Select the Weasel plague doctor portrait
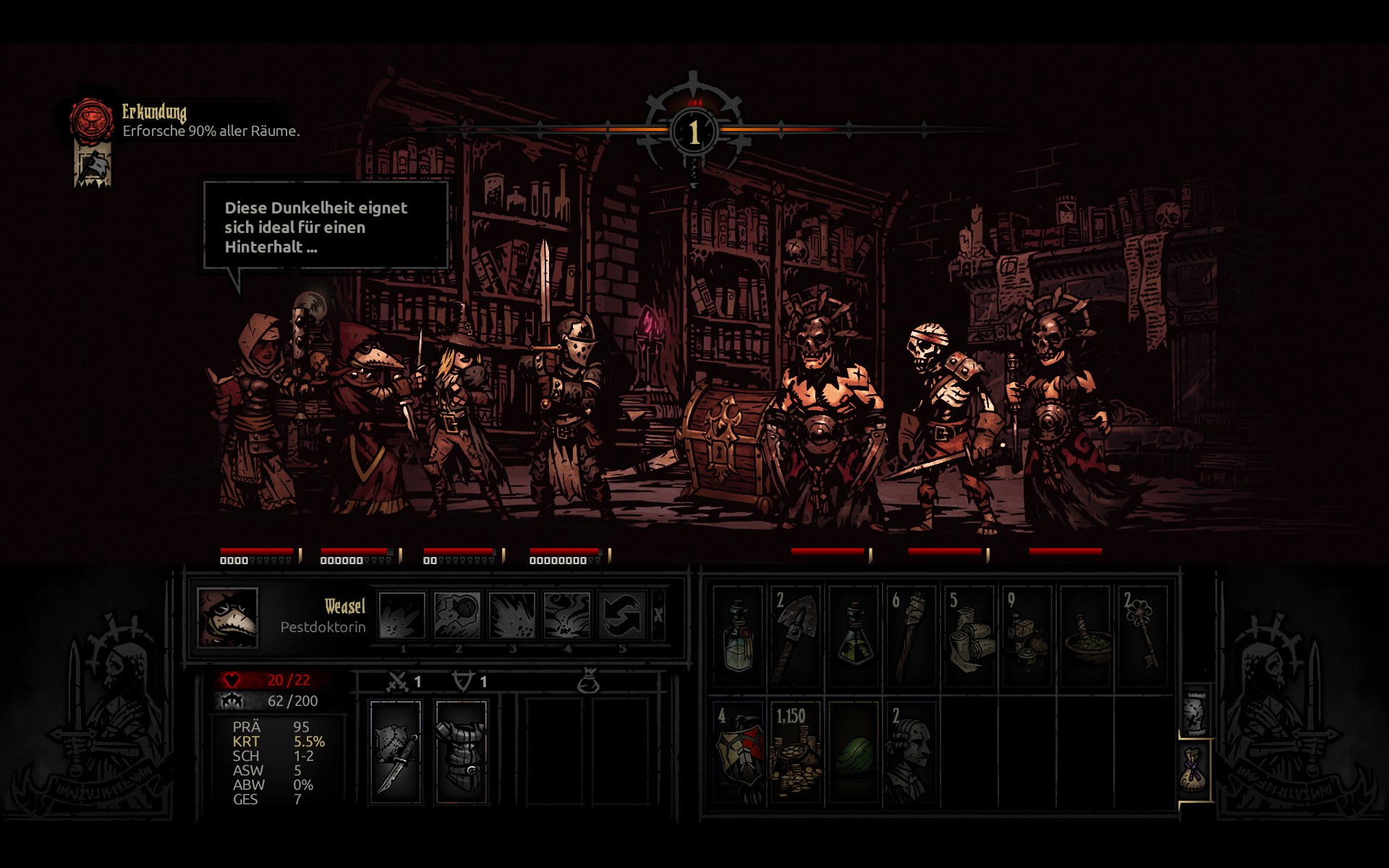Viewport: 1389px width, 868px height. 227,617
